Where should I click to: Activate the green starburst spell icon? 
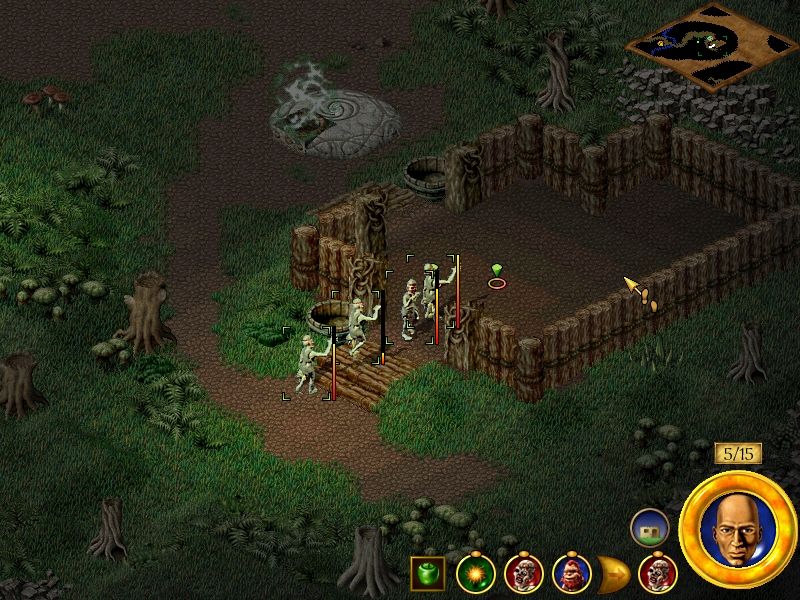(476, 574)
